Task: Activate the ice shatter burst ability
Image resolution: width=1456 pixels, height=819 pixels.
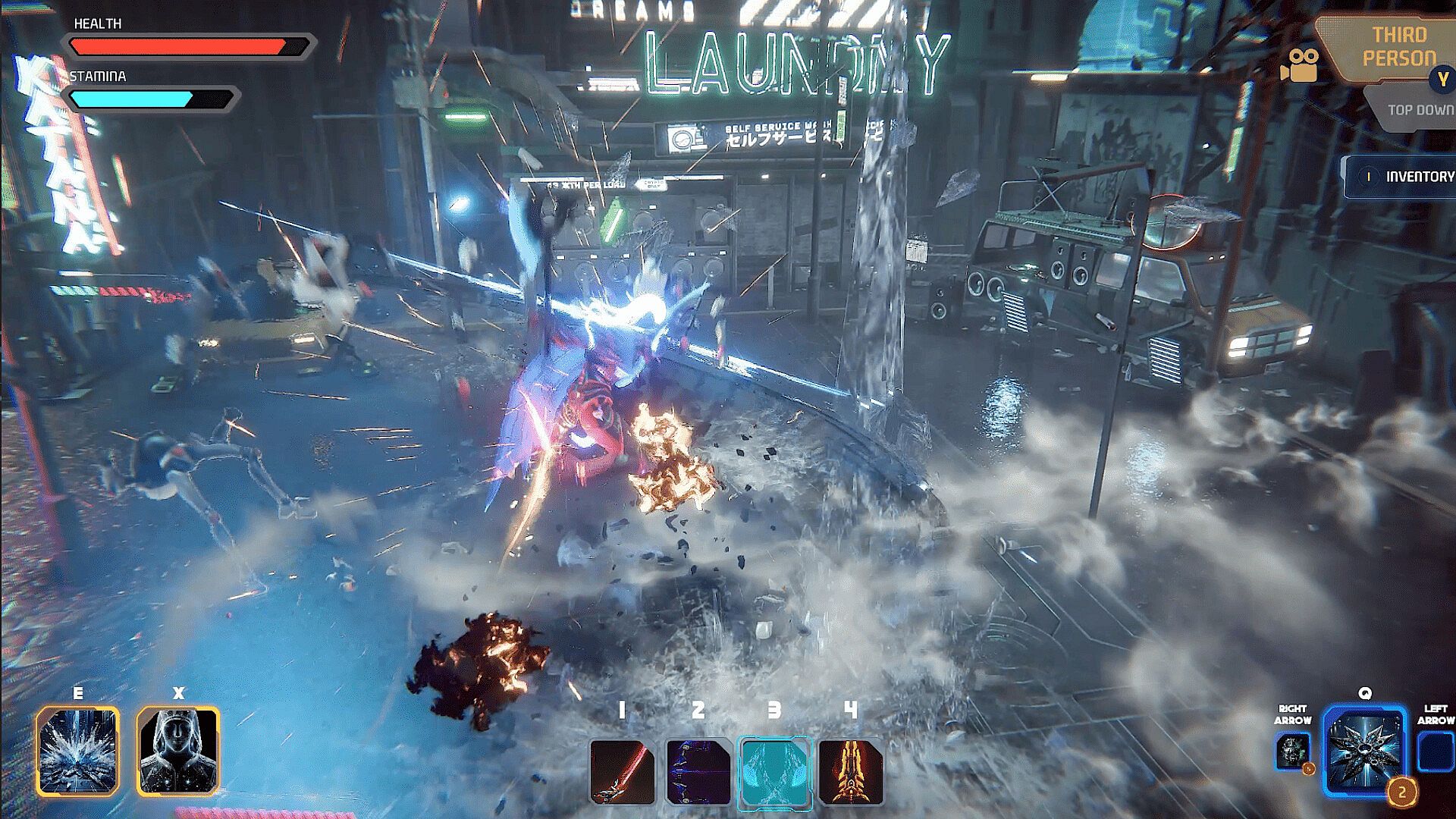Action: (x=78, y=750)
